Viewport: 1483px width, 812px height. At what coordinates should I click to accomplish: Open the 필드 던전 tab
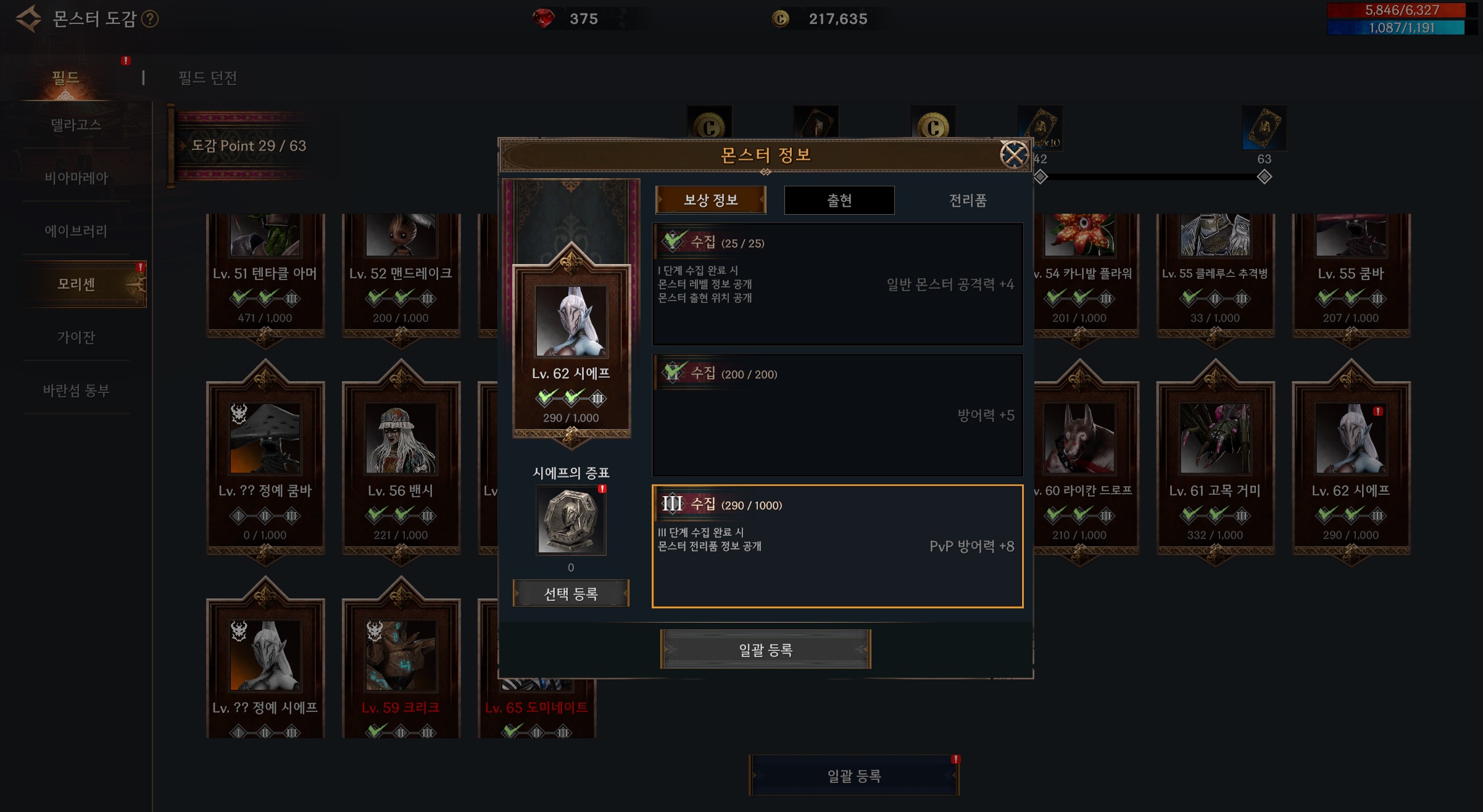click(207, 78)
